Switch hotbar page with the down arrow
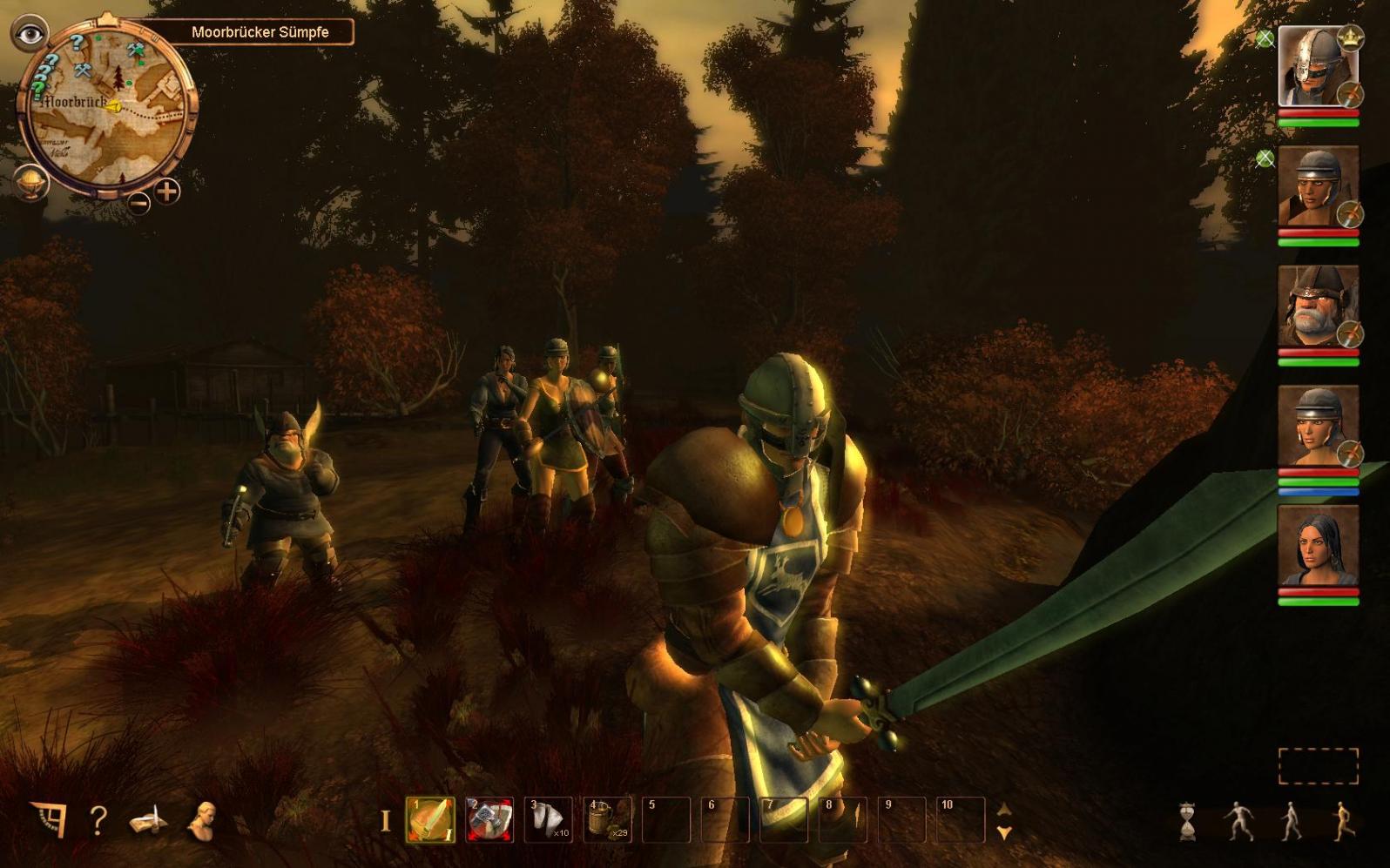Screen dimensions: 1390x868 1004,832
